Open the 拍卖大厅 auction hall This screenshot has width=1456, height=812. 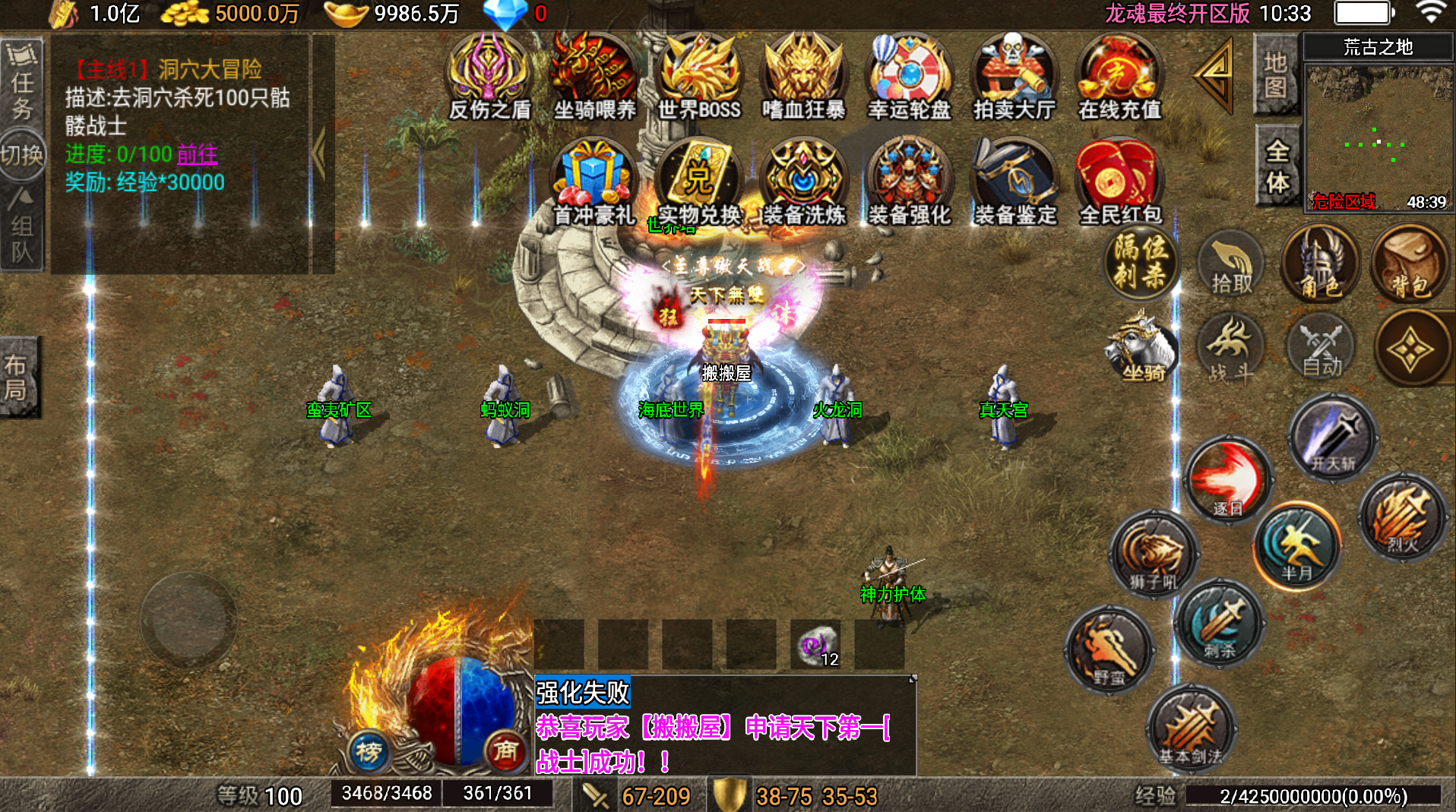pos(1014,77)
